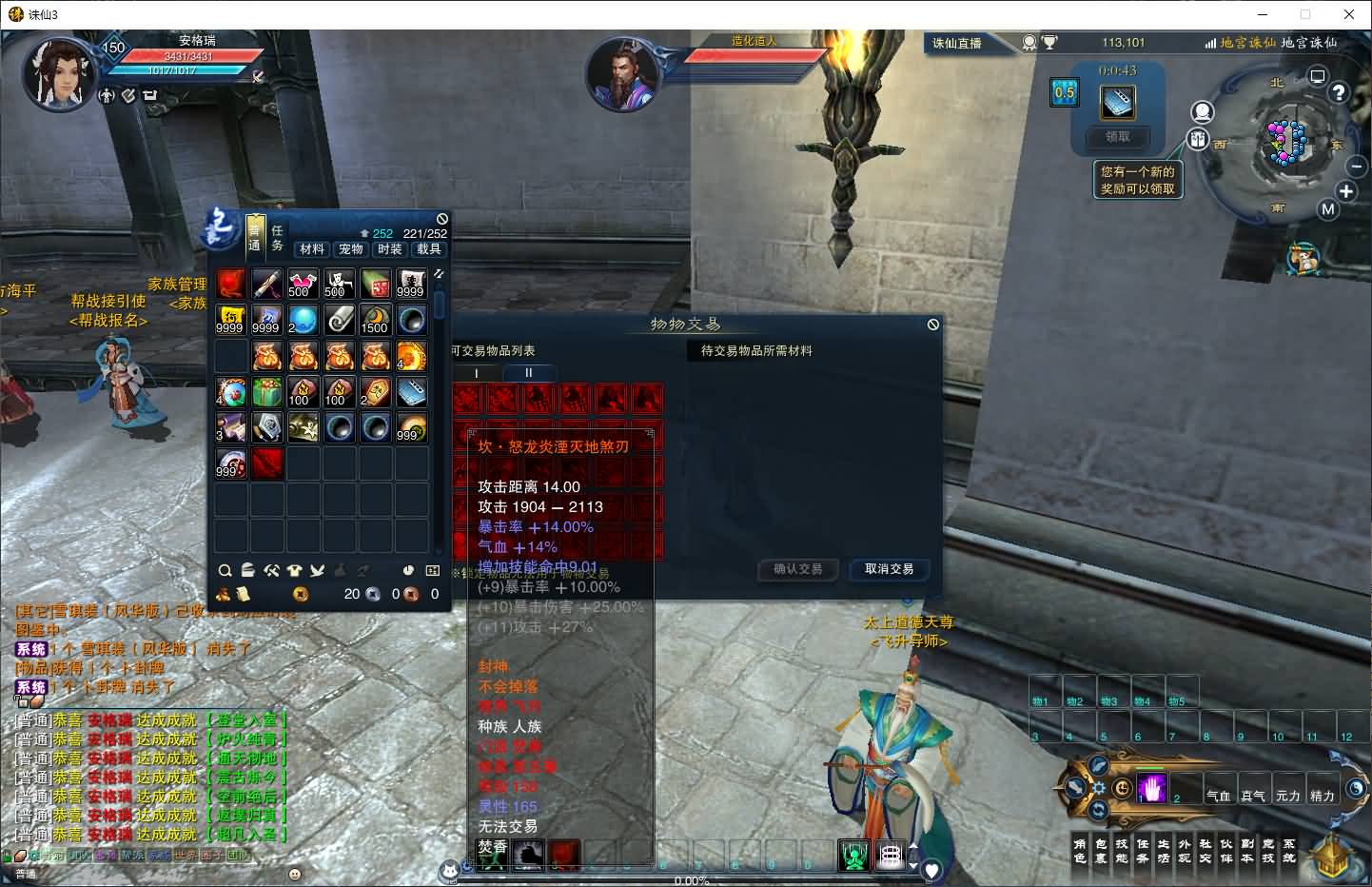Close the game window

coord(1349,14)
